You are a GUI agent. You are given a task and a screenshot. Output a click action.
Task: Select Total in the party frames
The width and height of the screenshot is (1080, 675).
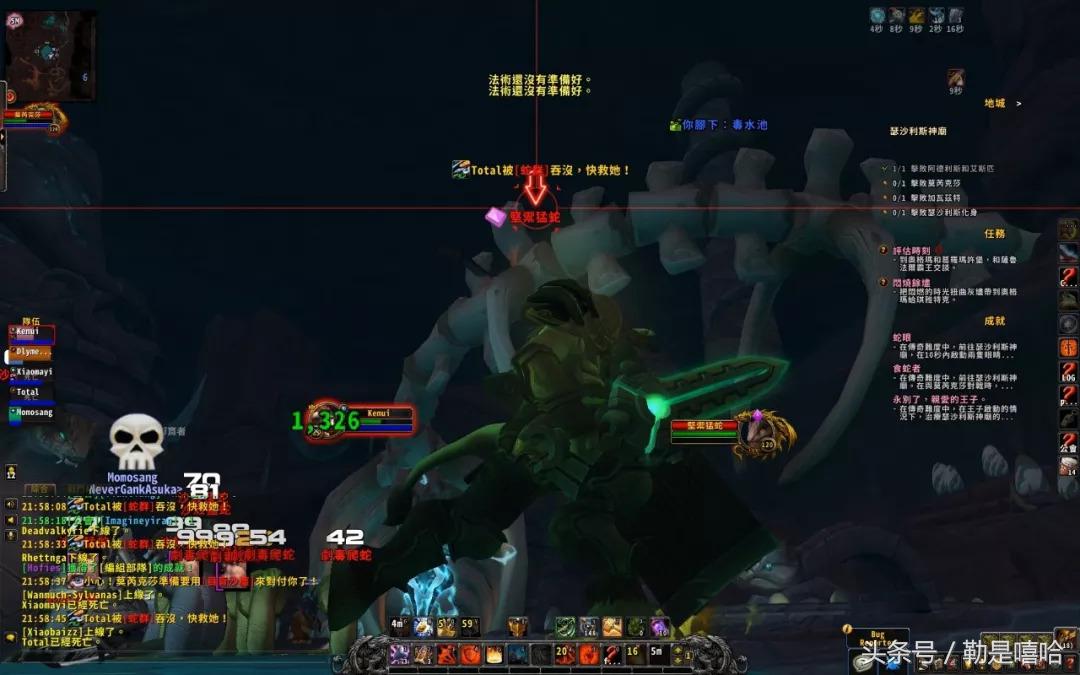pyautogui.click(x=30, y=392)
